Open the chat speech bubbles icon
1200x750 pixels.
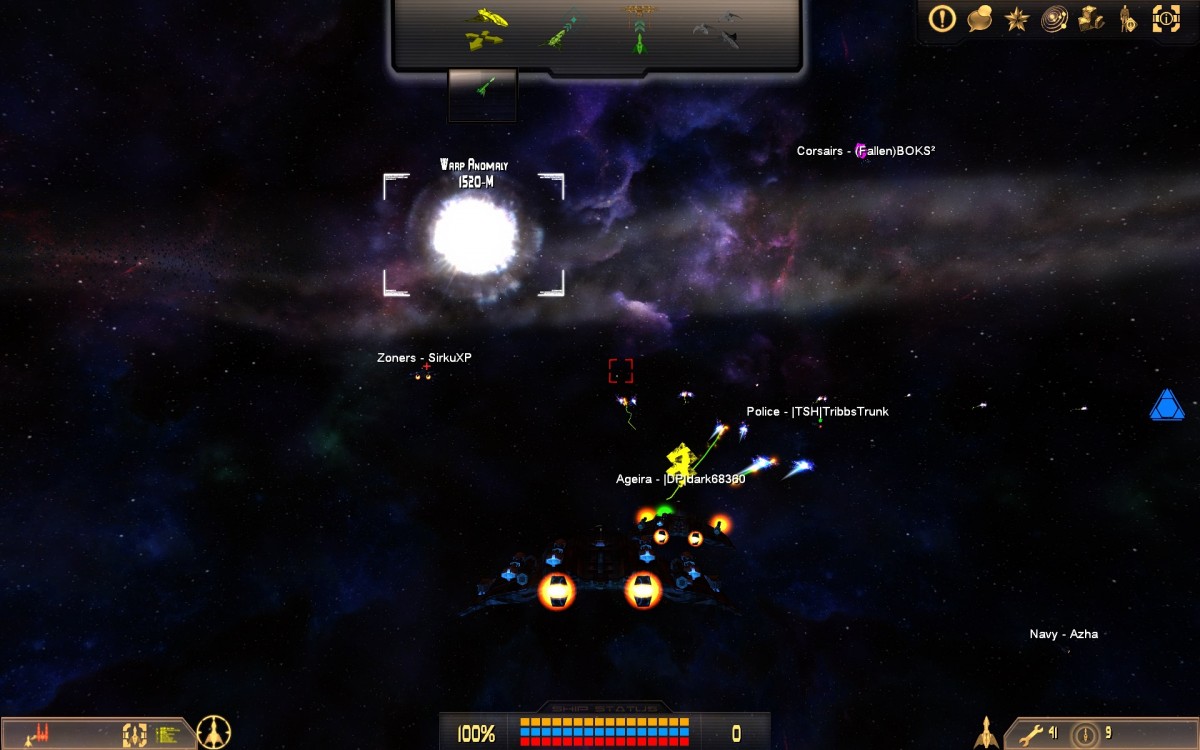click(979, 18)
